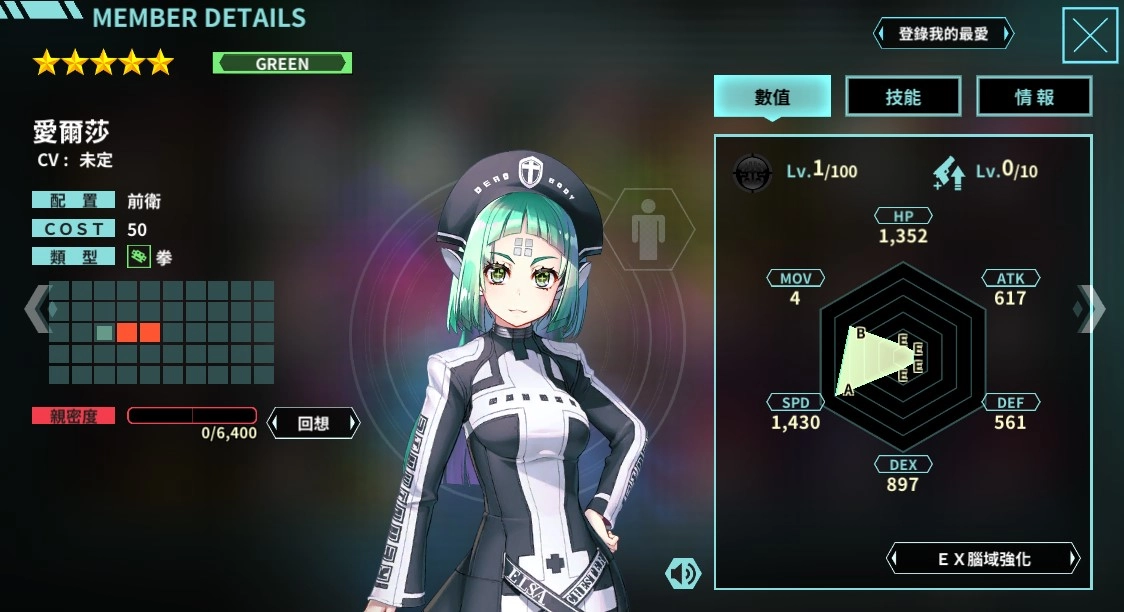Click the hexagon character silhouette icon
This screenshot has width=1124, height=612.
[x=651, y=229]
